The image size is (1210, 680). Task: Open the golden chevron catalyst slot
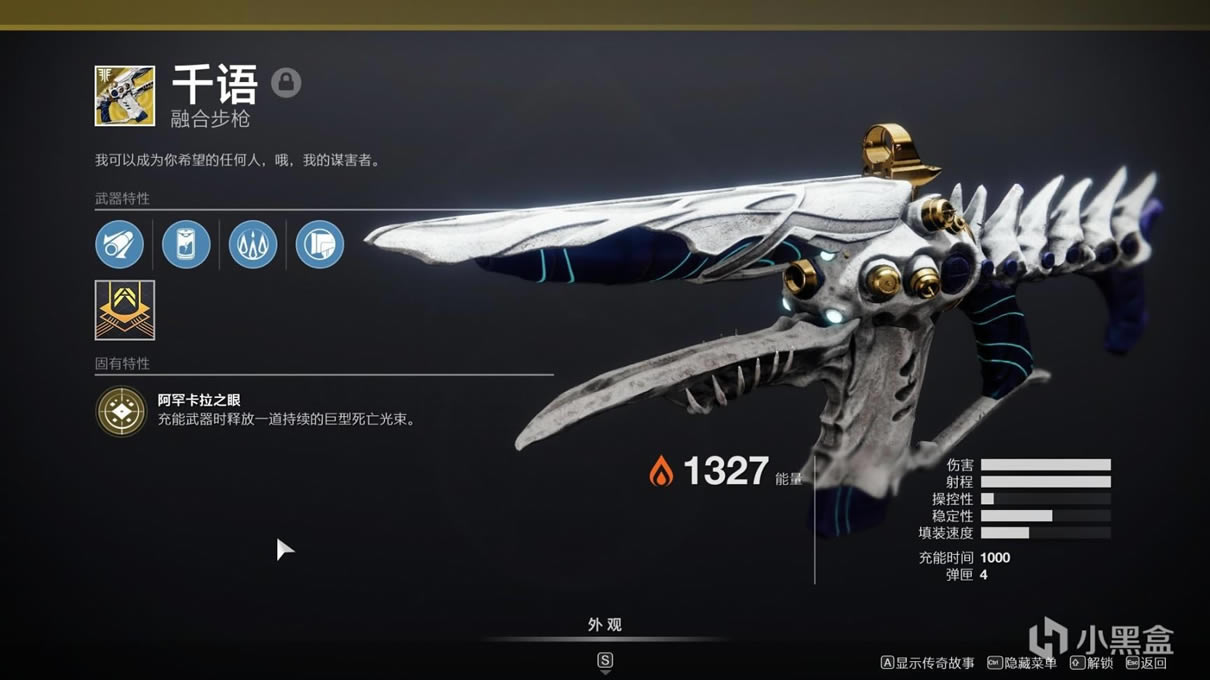point(125,310)
